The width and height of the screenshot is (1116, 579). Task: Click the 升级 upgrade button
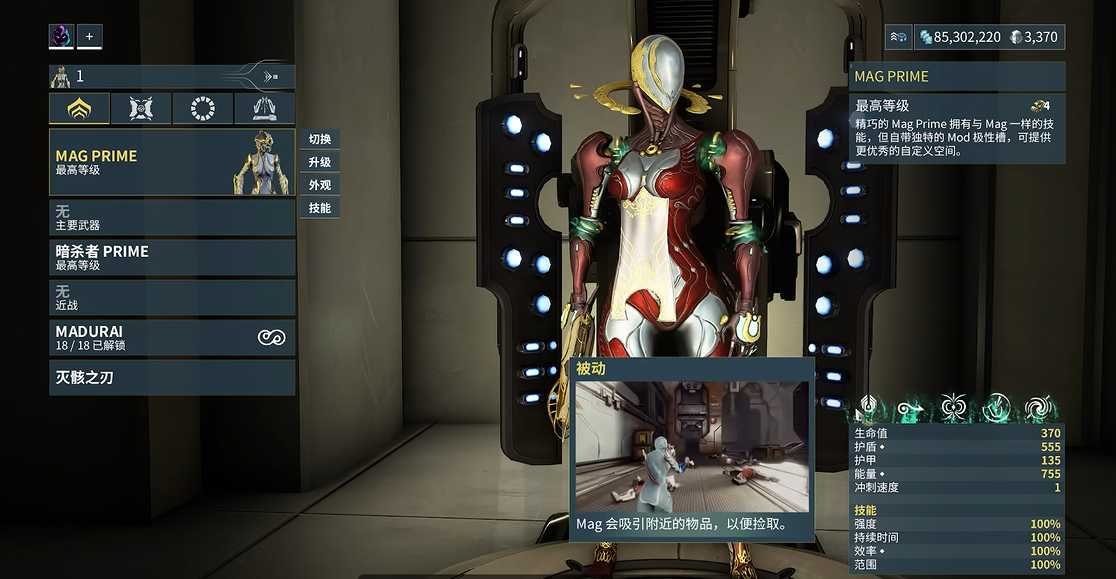[x=319, y=162]
